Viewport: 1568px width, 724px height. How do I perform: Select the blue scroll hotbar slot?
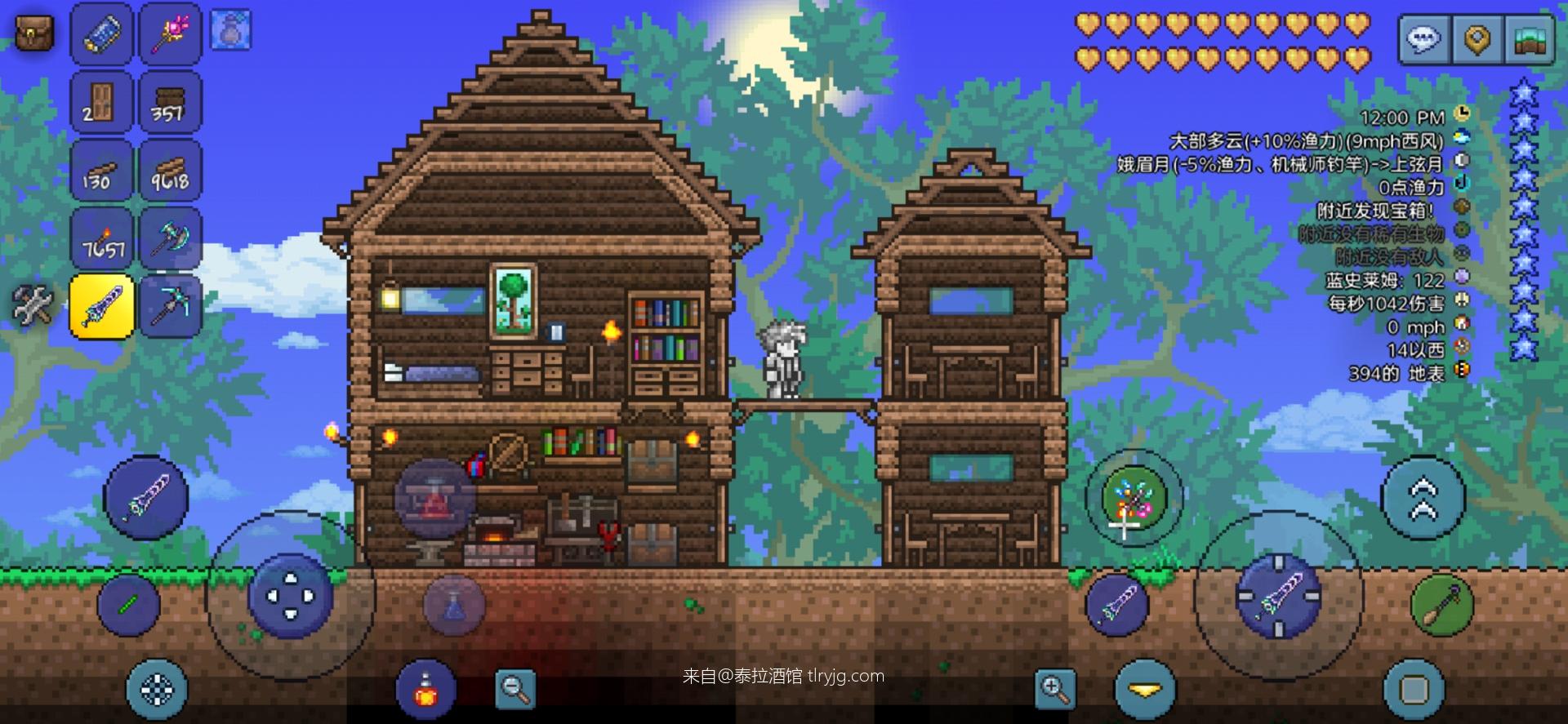(x=101, y=34)
